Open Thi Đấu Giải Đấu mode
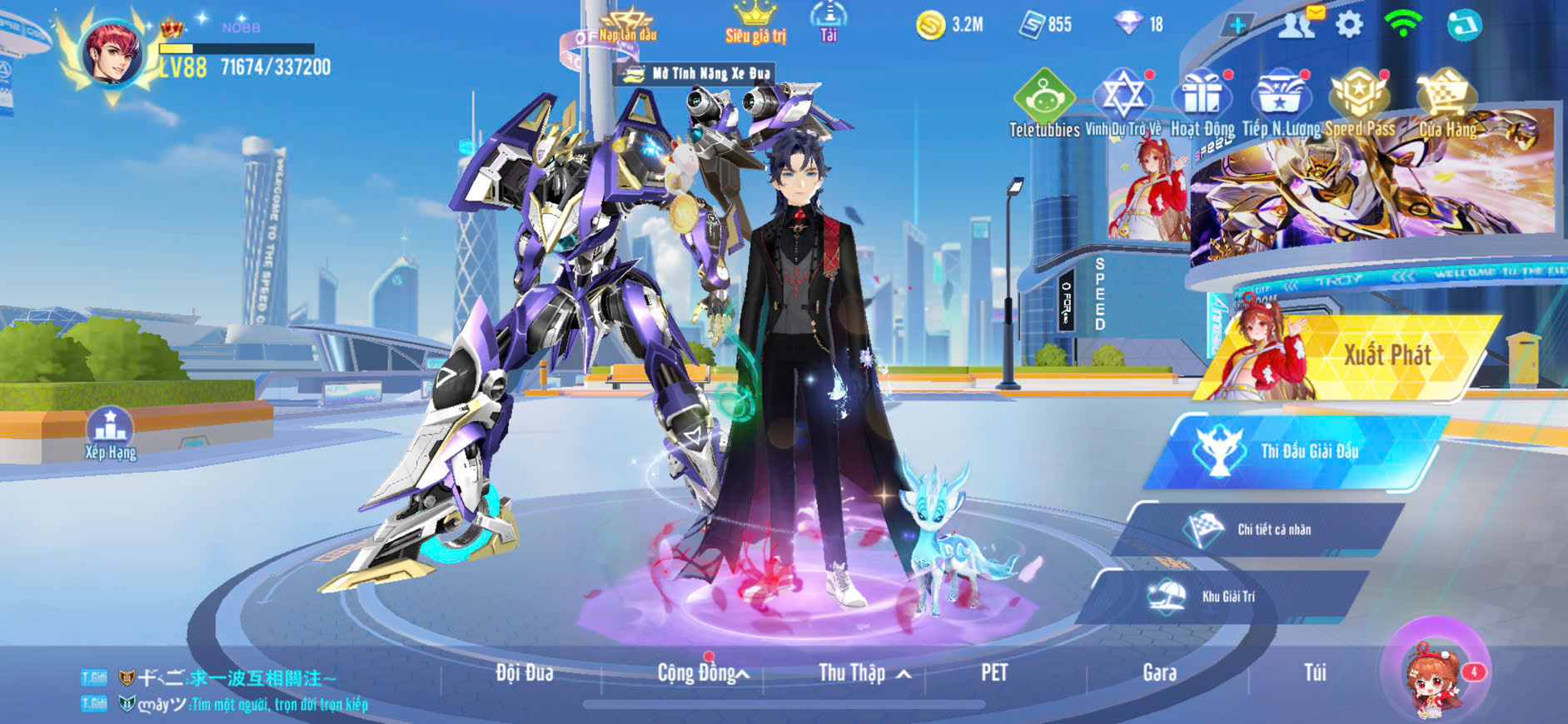 pos(1299,452)
